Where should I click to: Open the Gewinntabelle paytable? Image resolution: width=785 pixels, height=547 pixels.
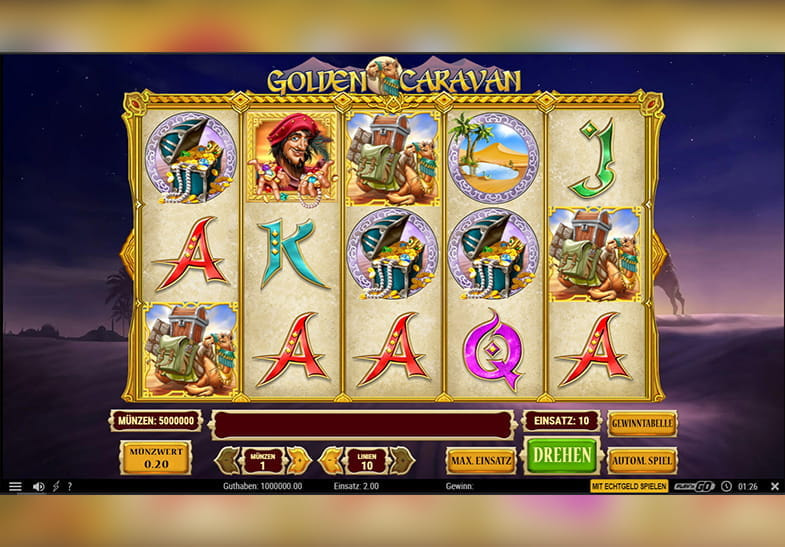pos(642,423)
